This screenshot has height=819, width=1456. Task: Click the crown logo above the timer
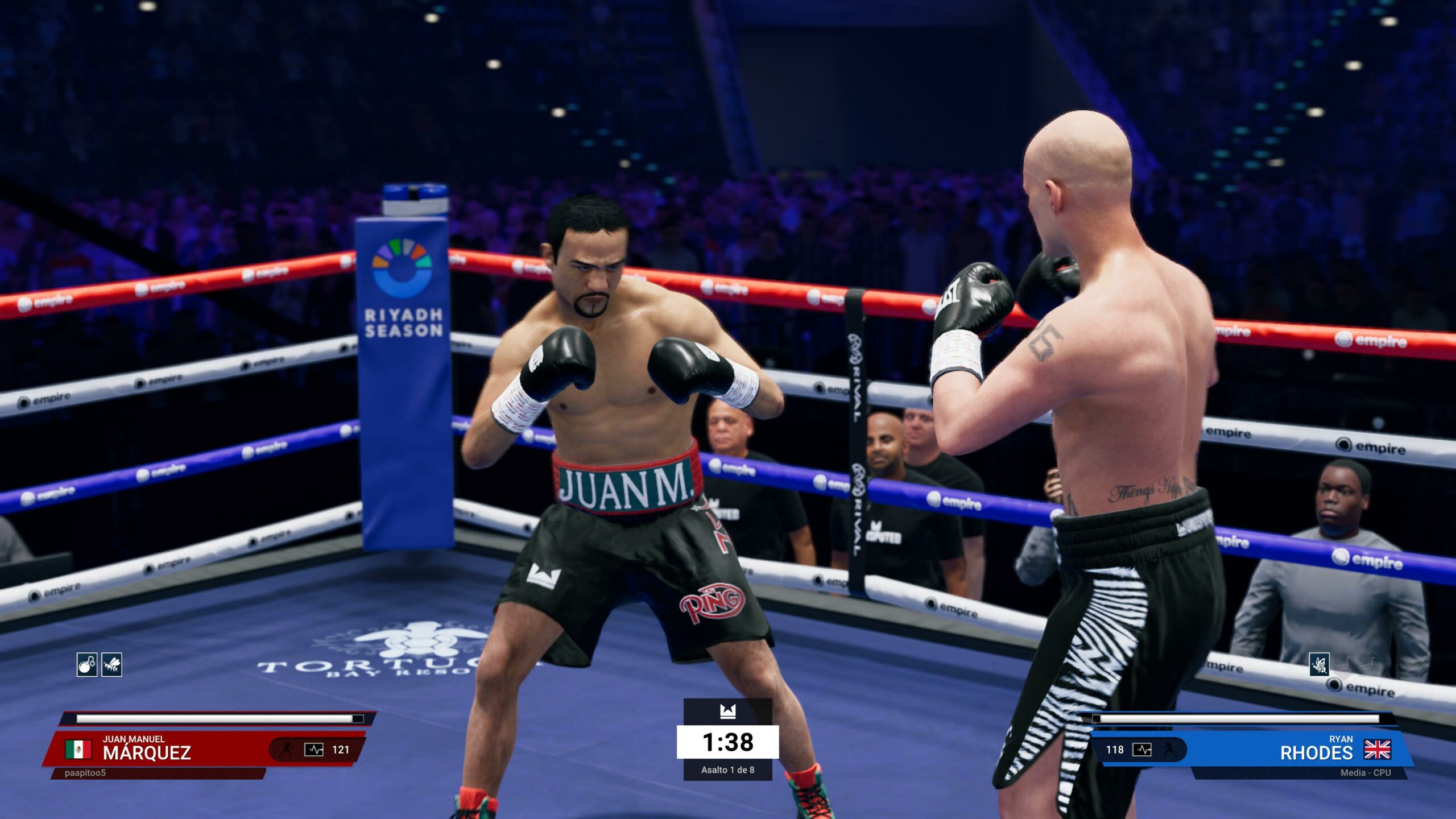tap(727, 711)
